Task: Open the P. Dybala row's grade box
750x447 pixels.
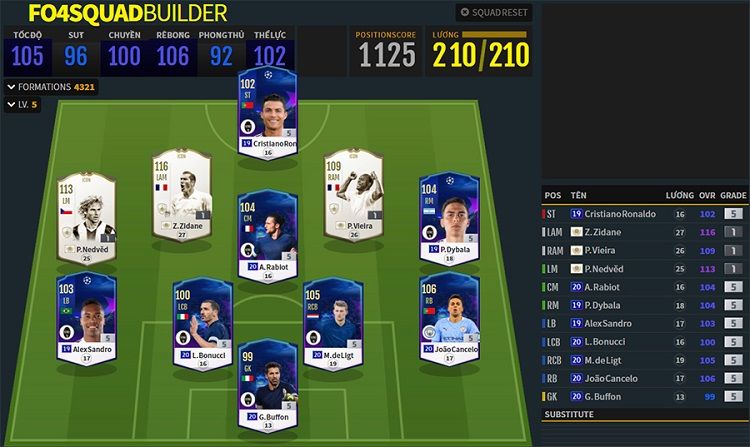Action: 733,305
